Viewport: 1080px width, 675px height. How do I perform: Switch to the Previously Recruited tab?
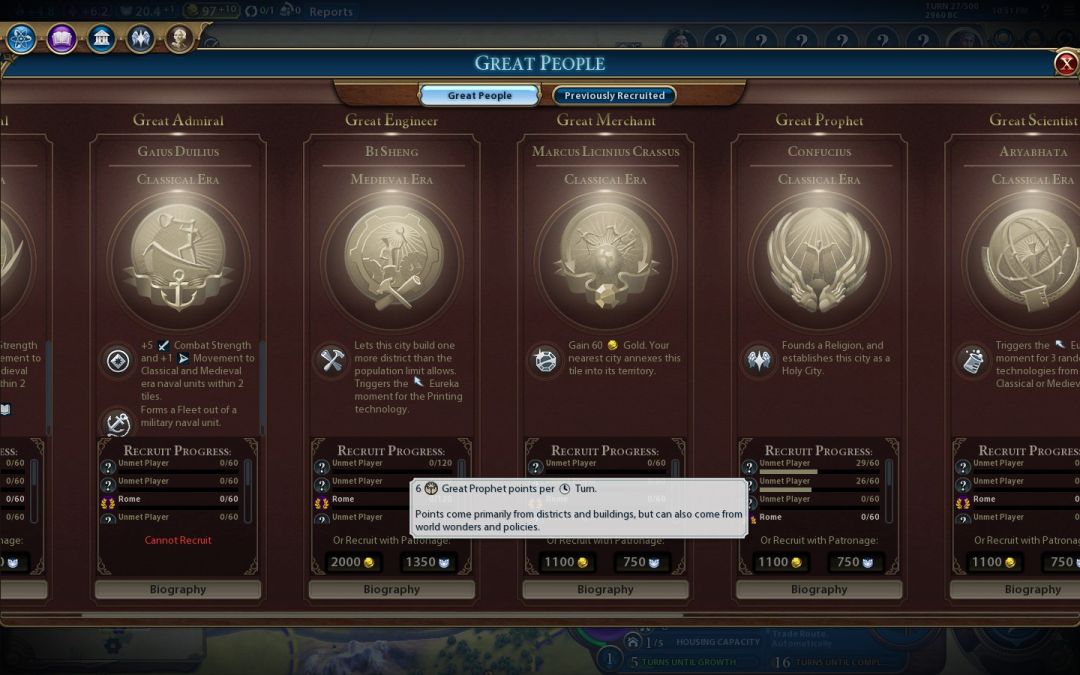pos(614,96)
